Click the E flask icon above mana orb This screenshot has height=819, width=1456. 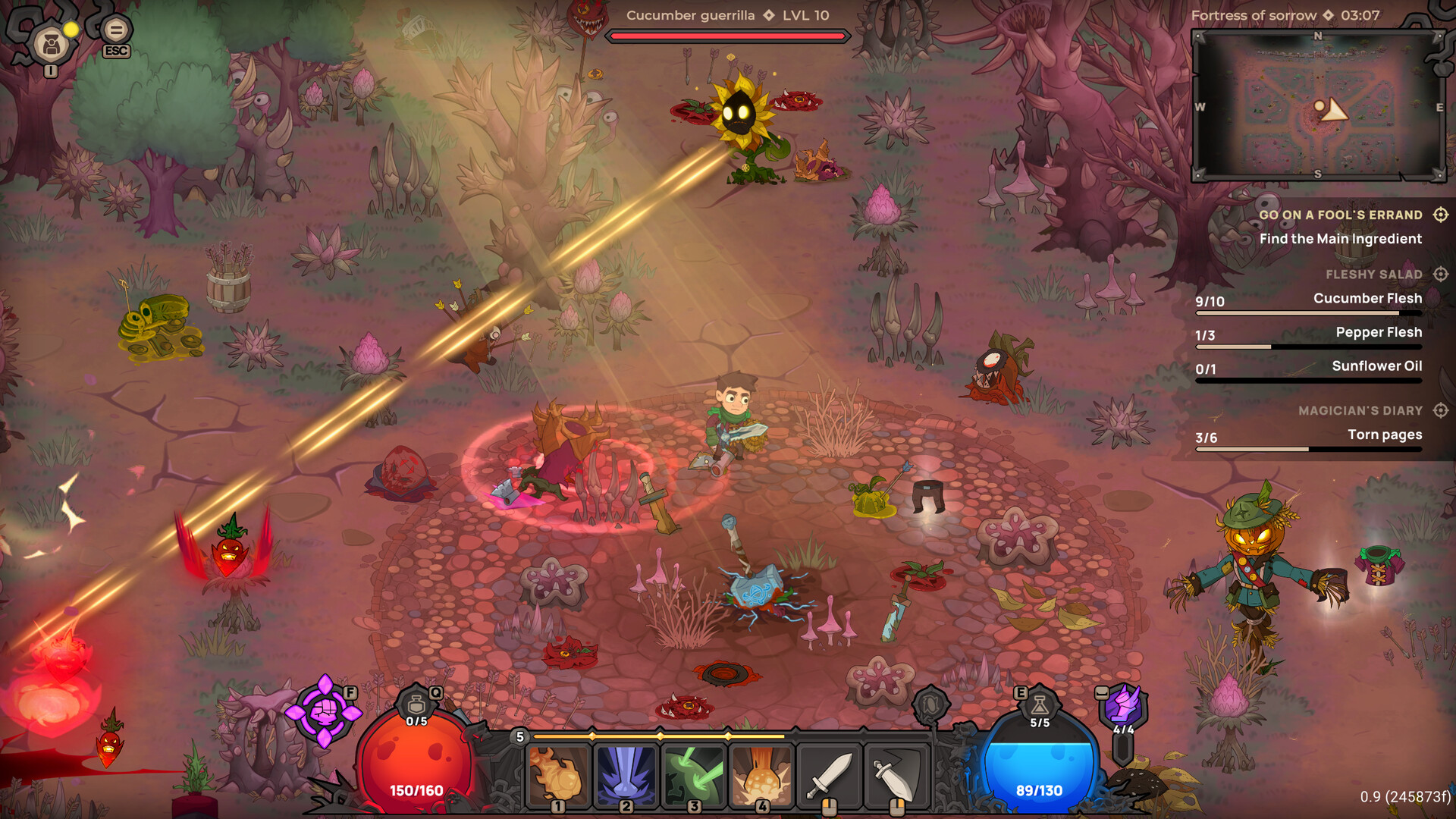point(1037,703)
